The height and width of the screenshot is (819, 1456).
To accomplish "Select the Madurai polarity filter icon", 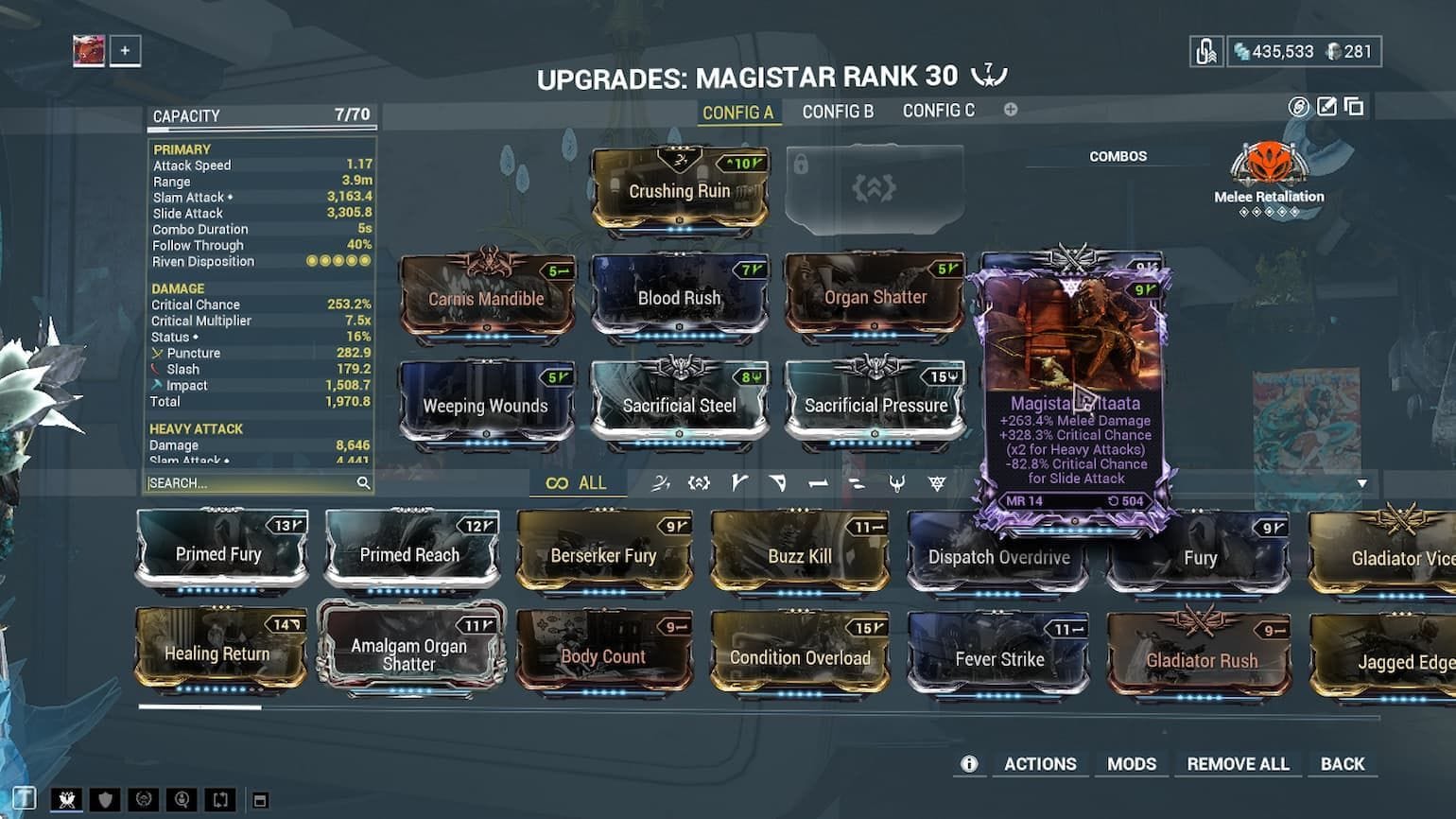I will coord(740,483).
